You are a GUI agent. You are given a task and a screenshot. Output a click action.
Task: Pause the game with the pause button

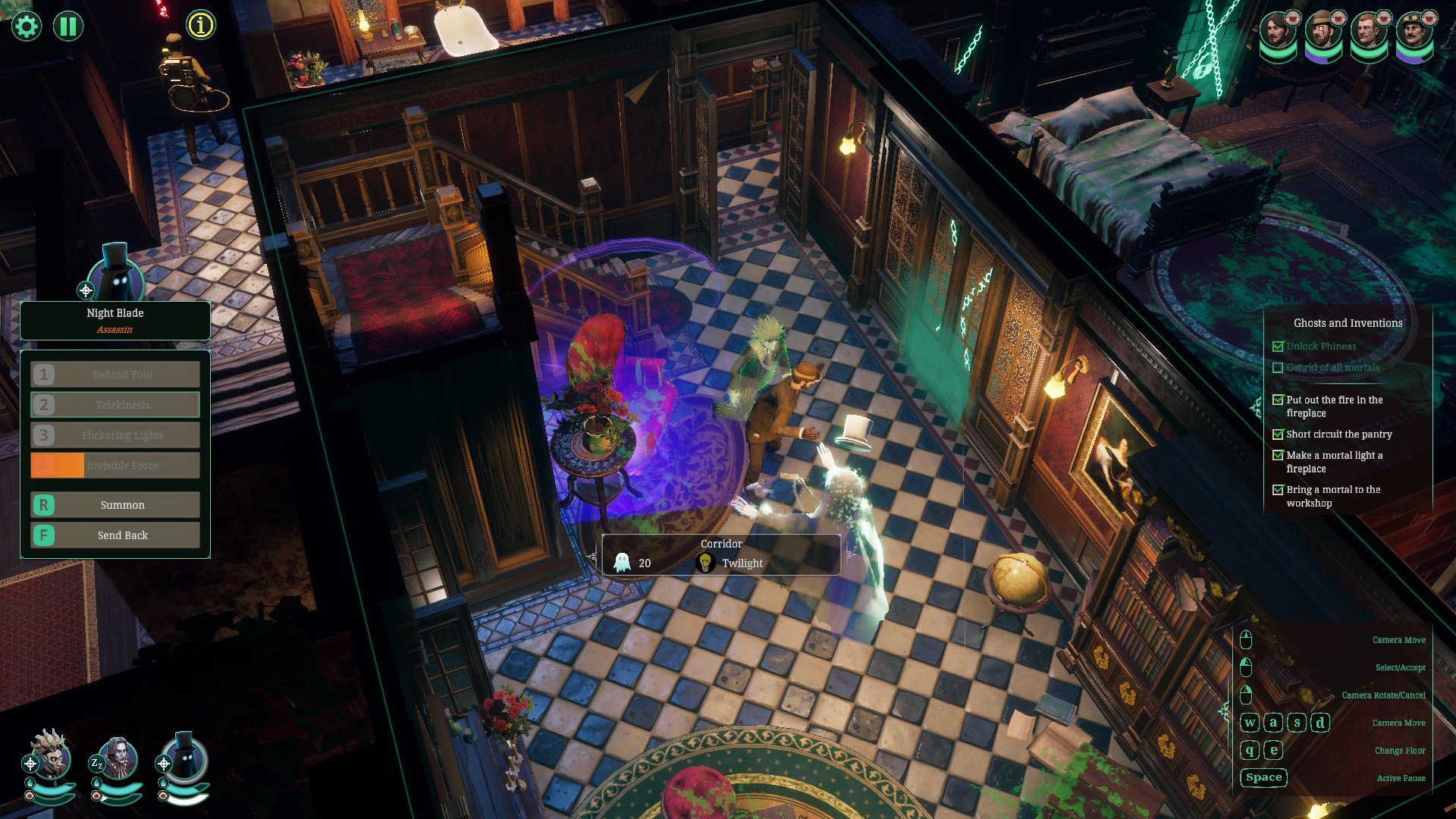pyautogui.click(x=68, y=27)
